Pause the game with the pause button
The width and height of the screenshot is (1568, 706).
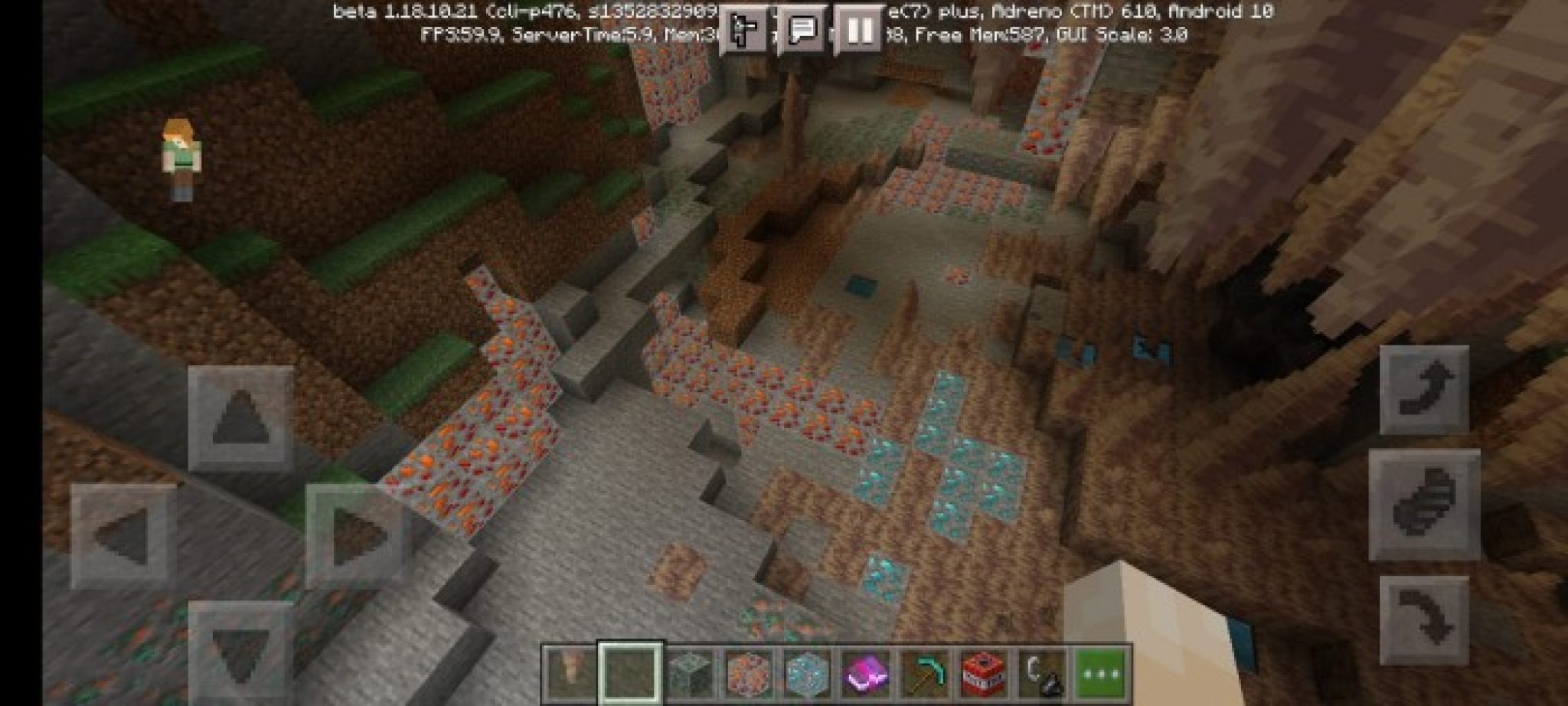(857, 27)
